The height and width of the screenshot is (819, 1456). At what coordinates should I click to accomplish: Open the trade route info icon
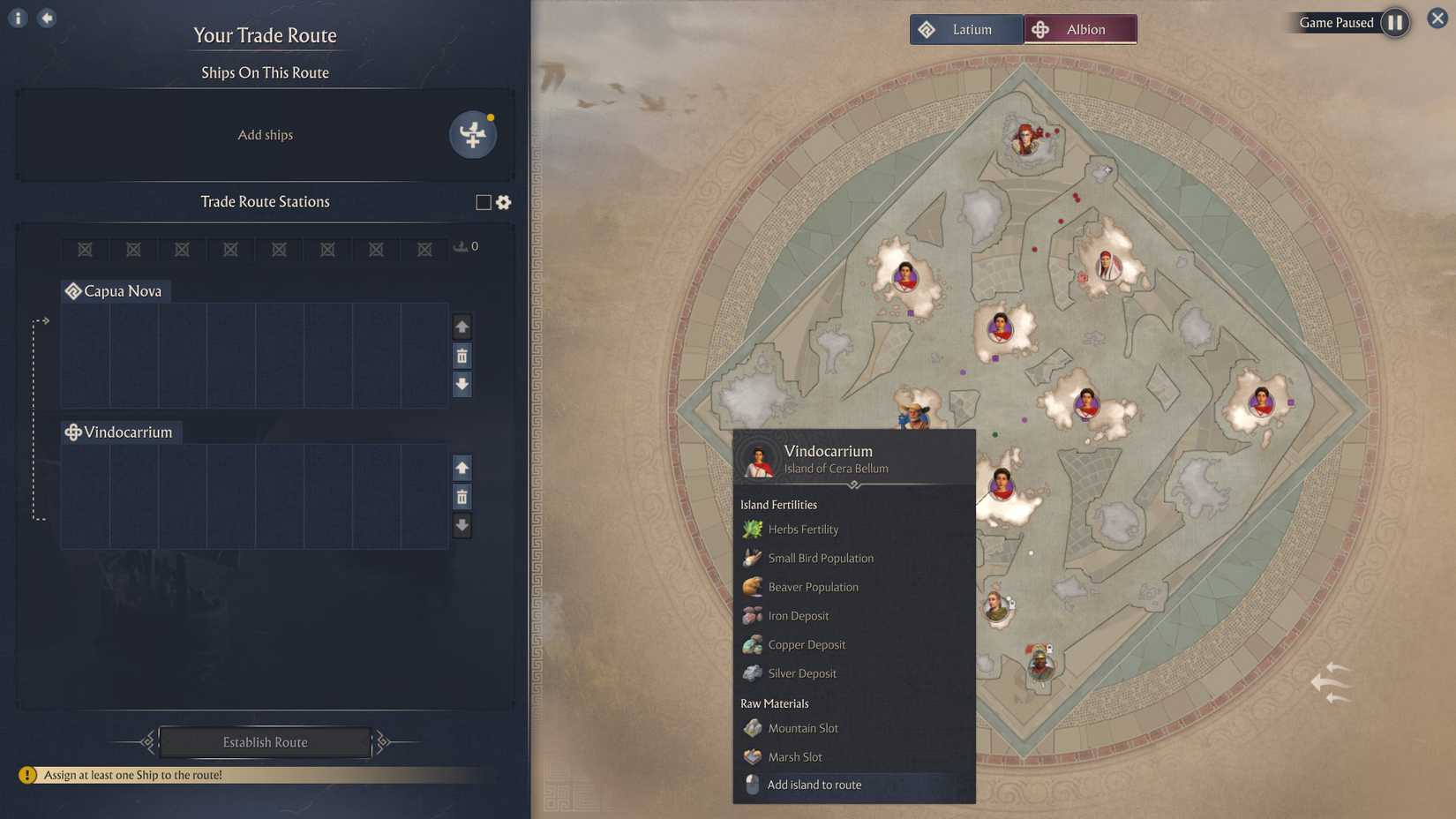[17, 17]
